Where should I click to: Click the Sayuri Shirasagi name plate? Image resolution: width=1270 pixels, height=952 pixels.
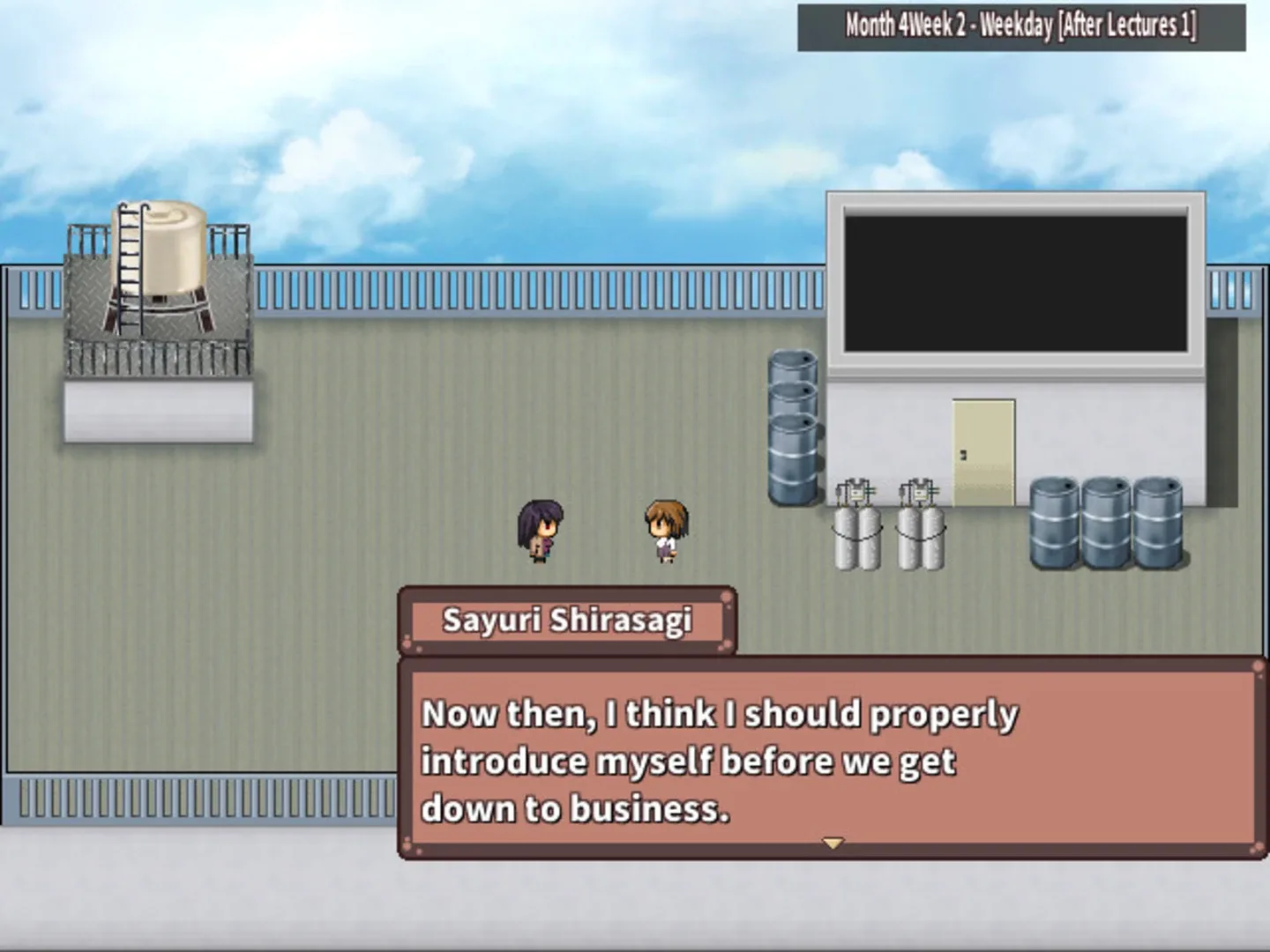(x=569, y=620)
